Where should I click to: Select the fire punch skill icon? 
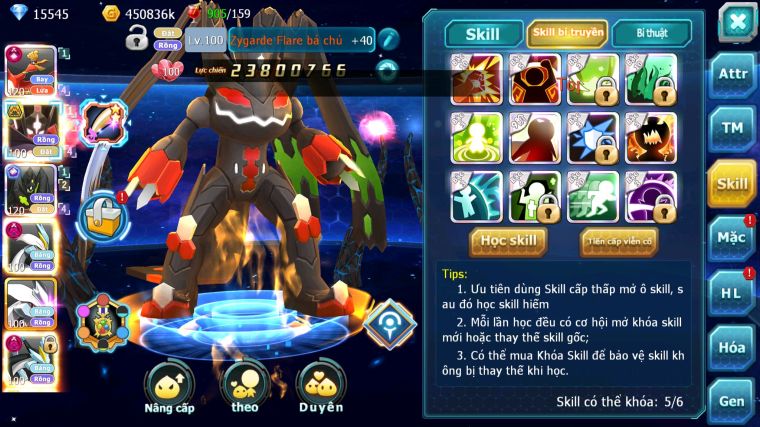(476, 79)
